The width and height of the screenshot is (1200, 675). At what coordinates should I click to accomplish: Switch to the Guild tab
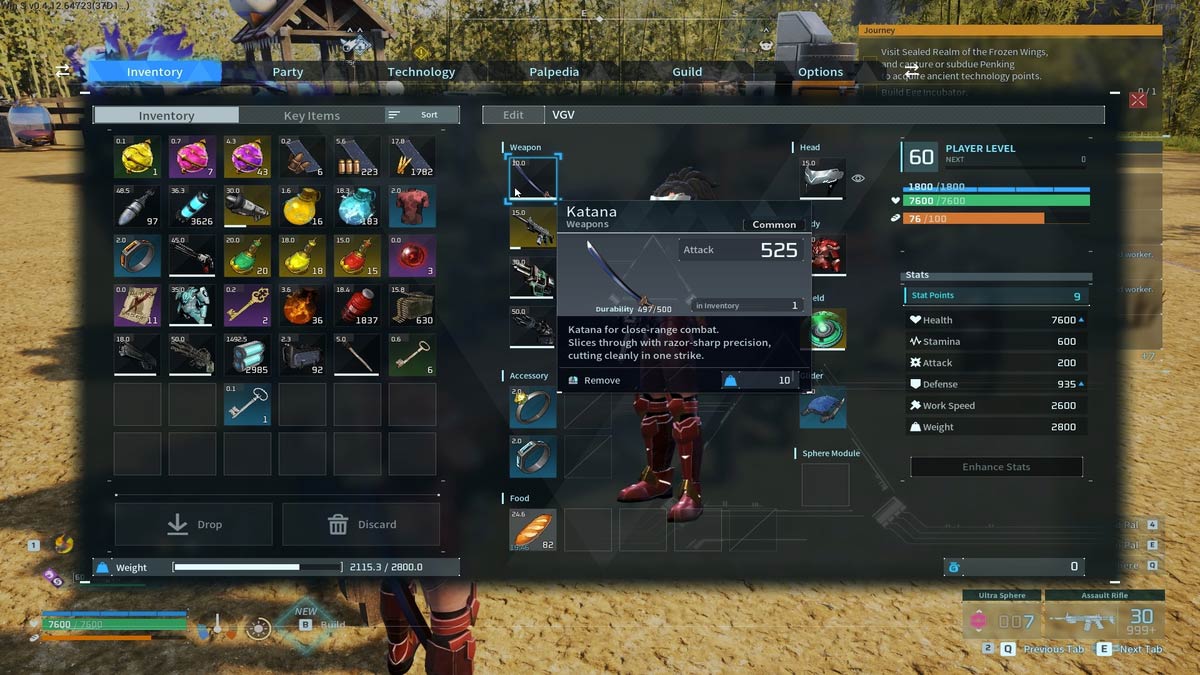click(687, 72)
